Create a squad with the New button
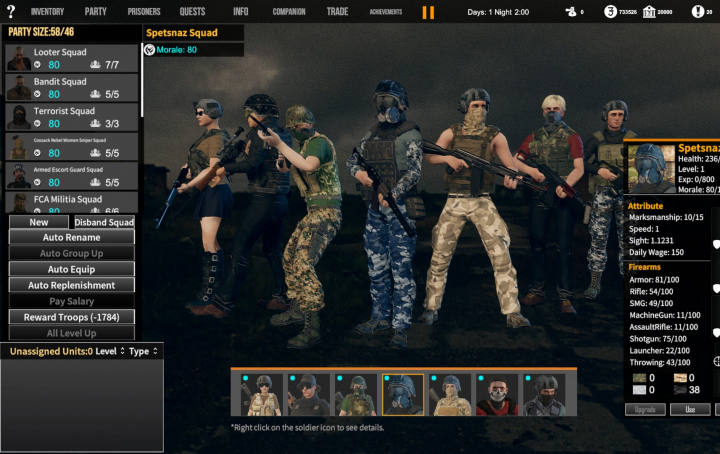Viewport: 720px width, 454px height. [x=39, y=222]
